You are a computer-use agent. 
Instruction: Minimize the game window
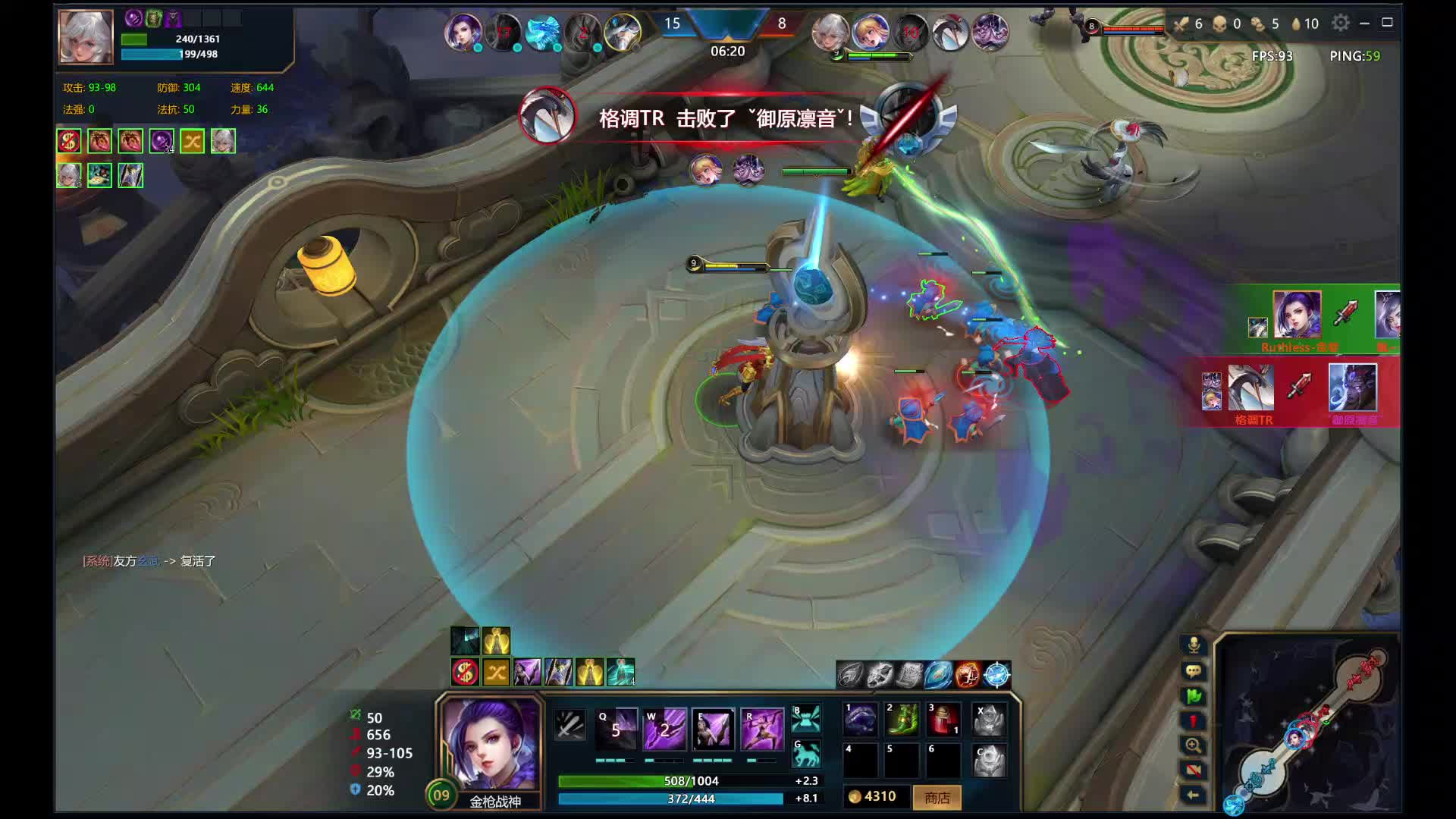click(1364, 23)
